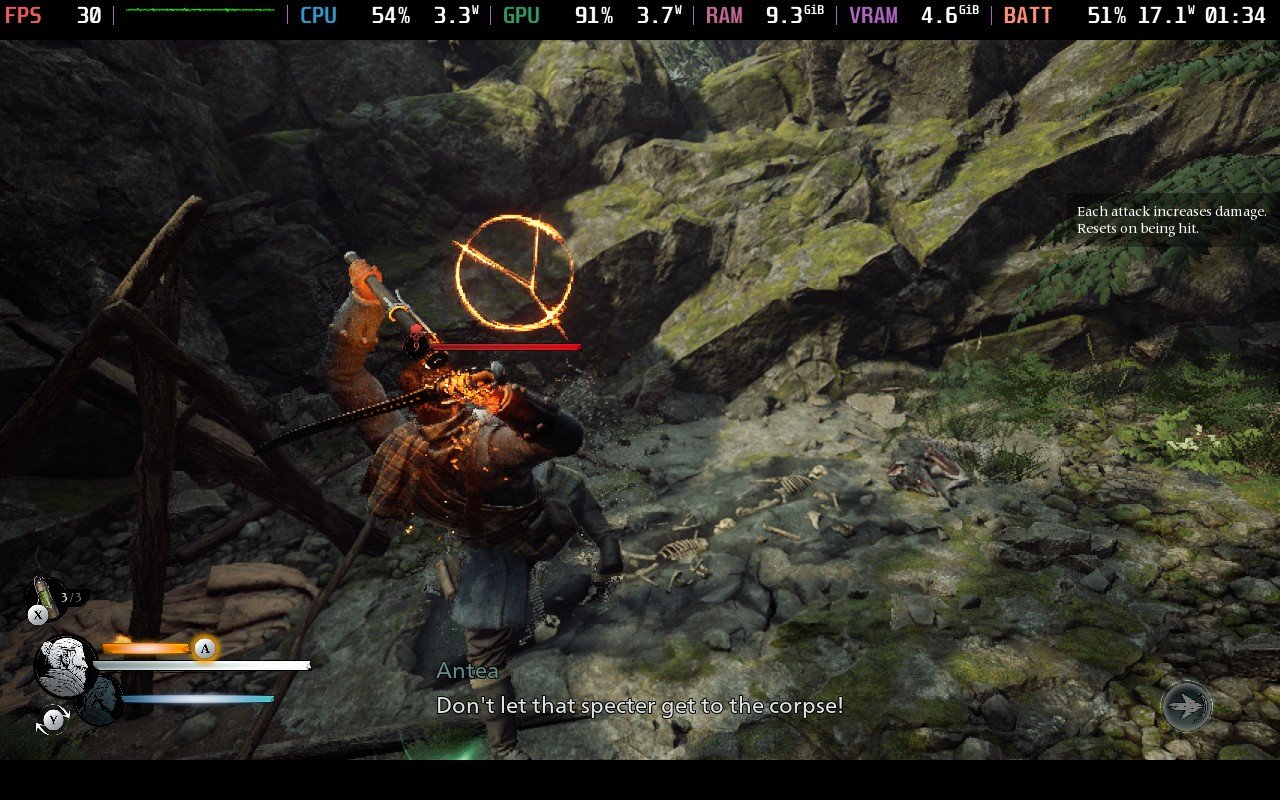
Task: Select Red's white character portrait
Action: [66, 667]
